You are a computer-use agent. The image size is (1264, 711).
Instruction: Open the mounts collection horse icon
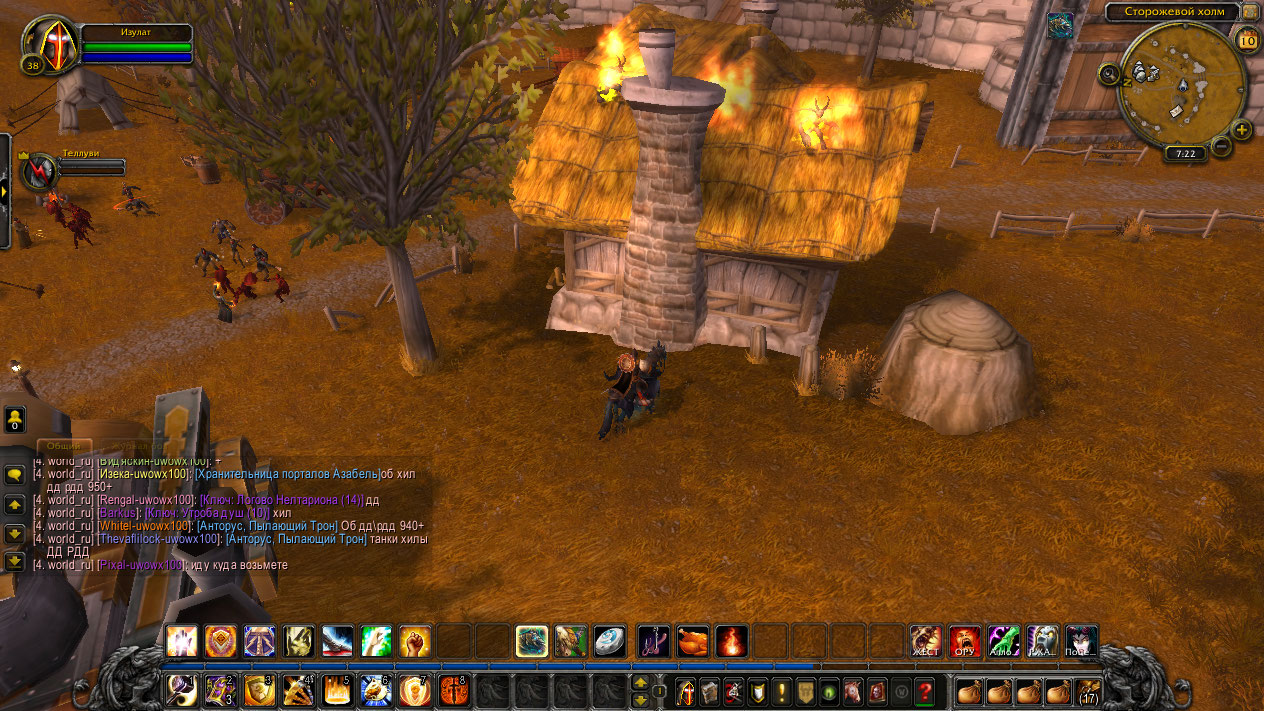pyautogui.click(x=853, y=691)
